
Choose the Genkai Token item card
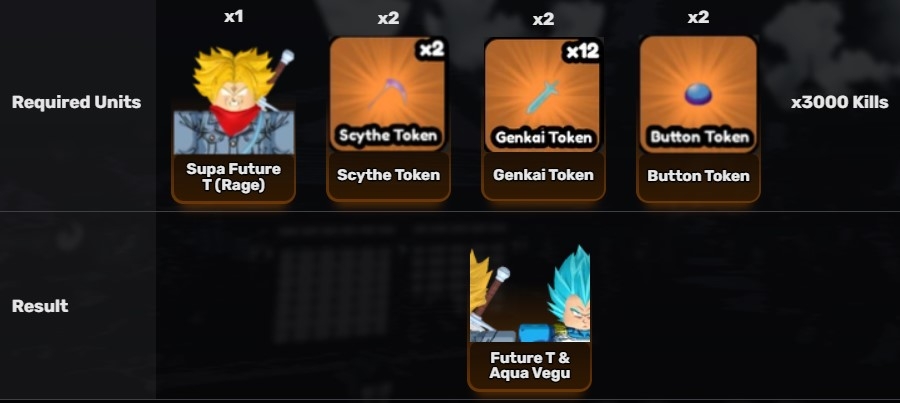(x=543, y=118)
